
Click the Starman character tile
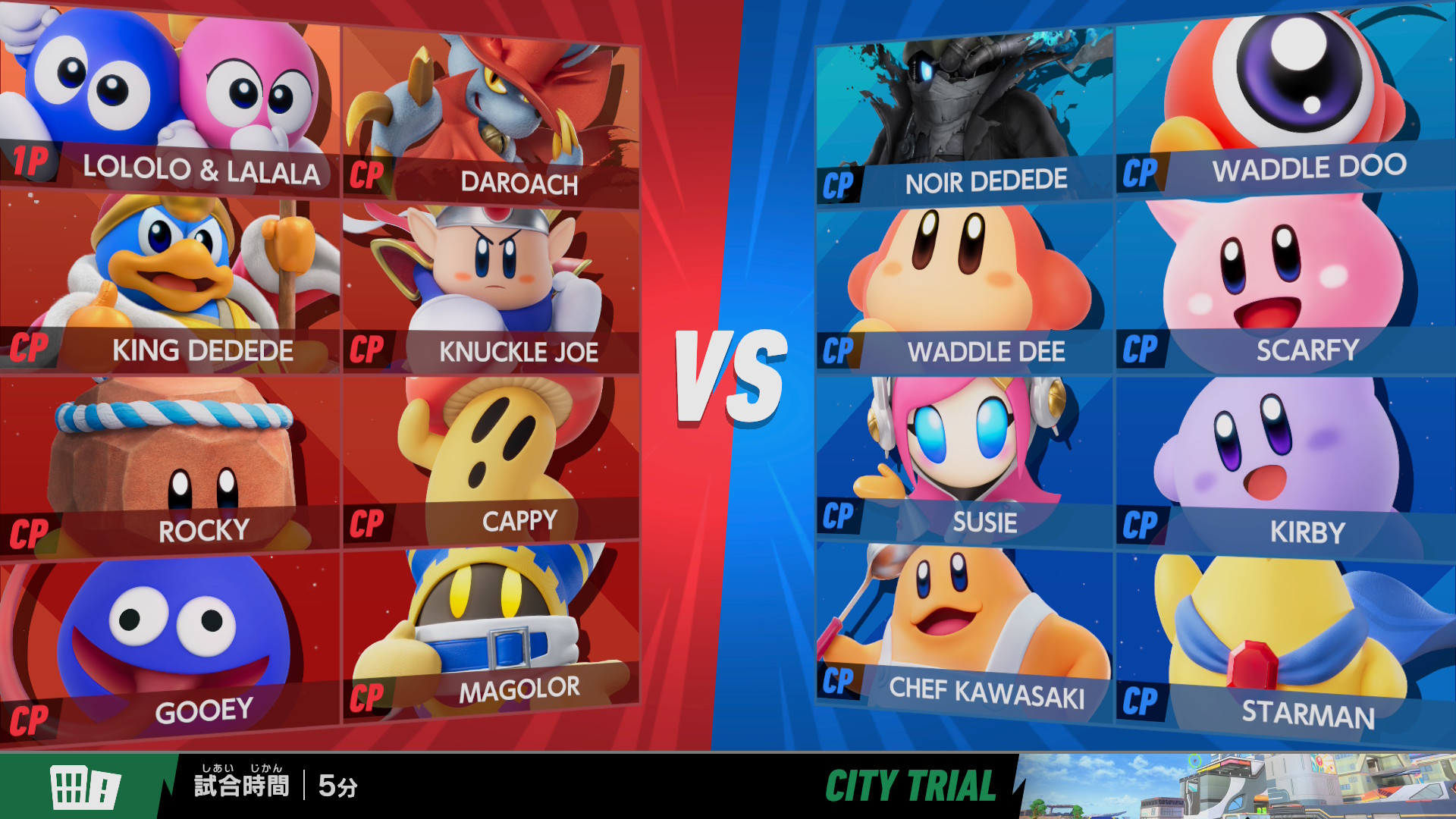[x=1285, y=645]
